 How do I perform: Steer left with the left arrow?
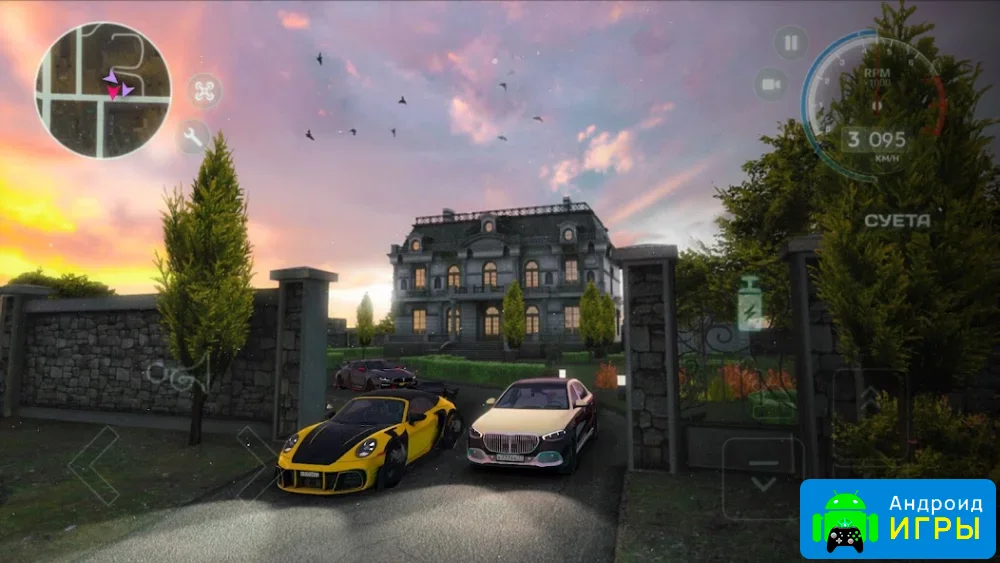(x=93, y=463)
